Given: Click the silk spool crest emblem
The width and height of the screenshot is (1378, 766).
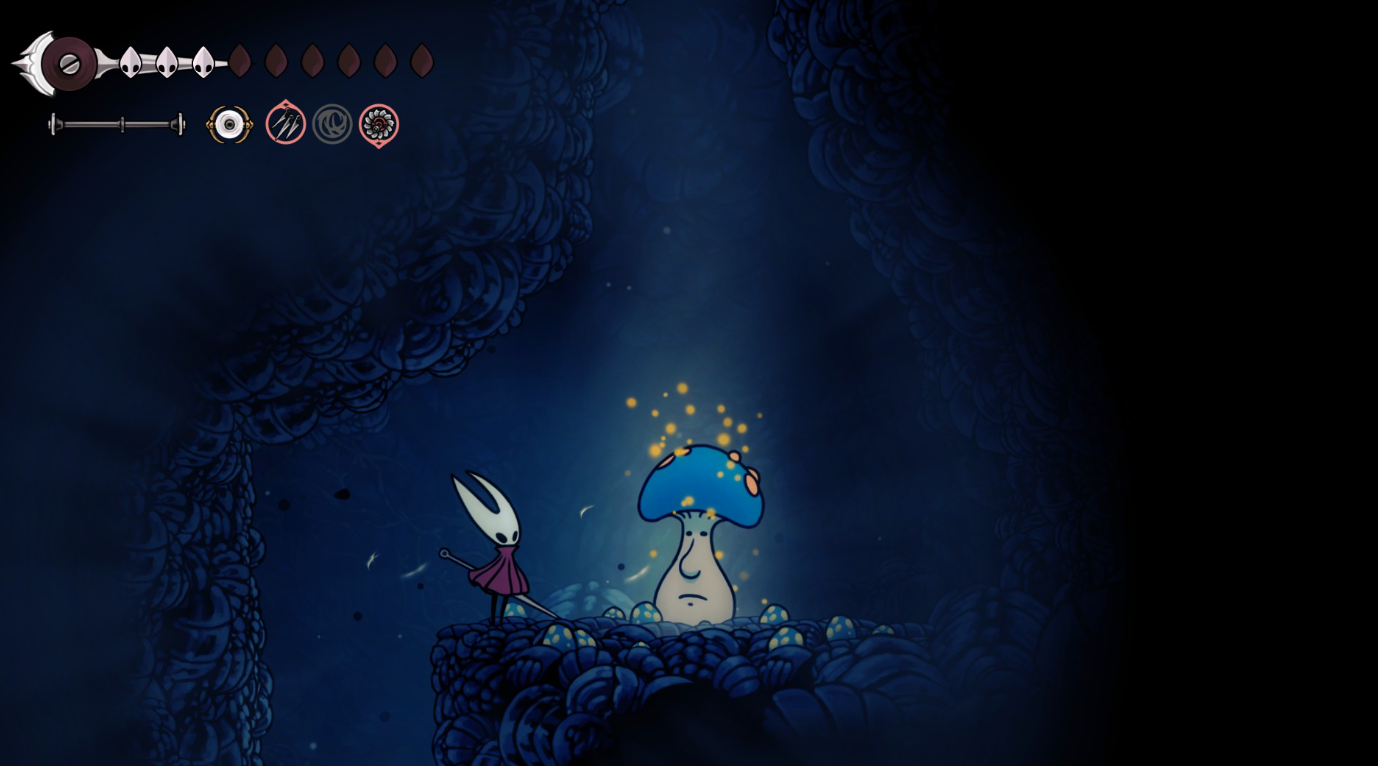Looking at the screenshot, I should (x=68, y=64).
